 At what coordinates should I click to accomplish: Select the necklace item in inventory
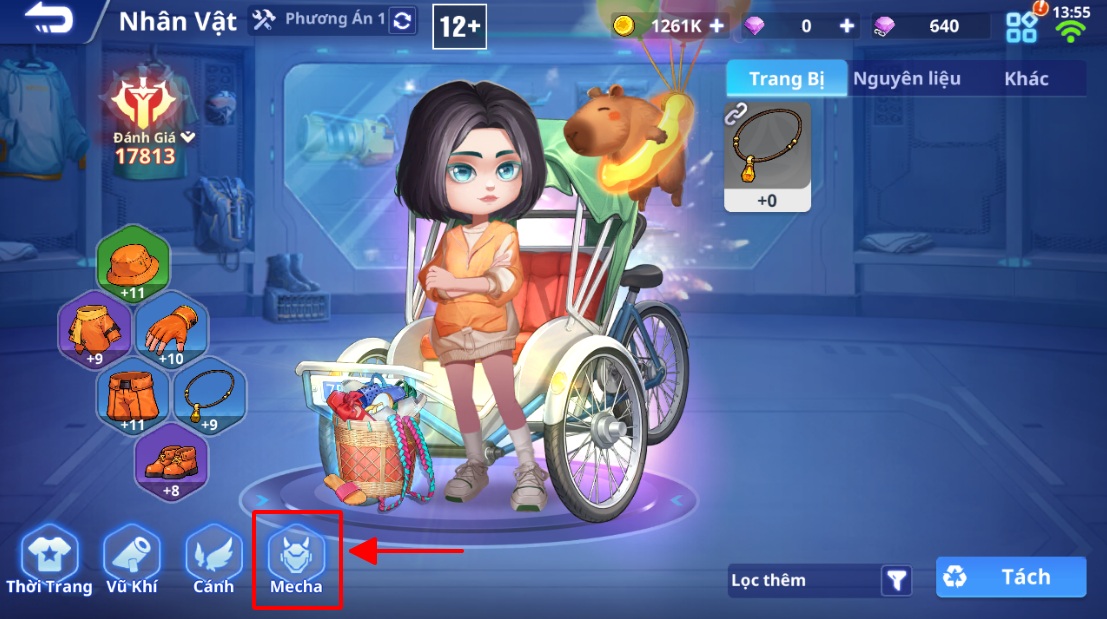[767, 157]
